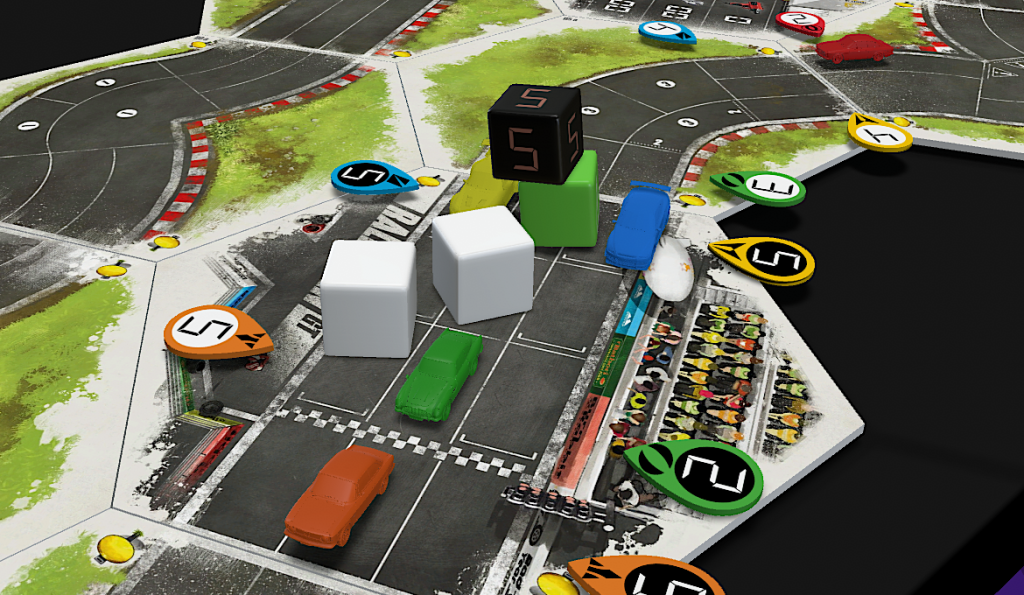Choose the green car on the starting grid
Image resolution: width=1024 pixels, height=595 pixels.
[x=439, y=374]
